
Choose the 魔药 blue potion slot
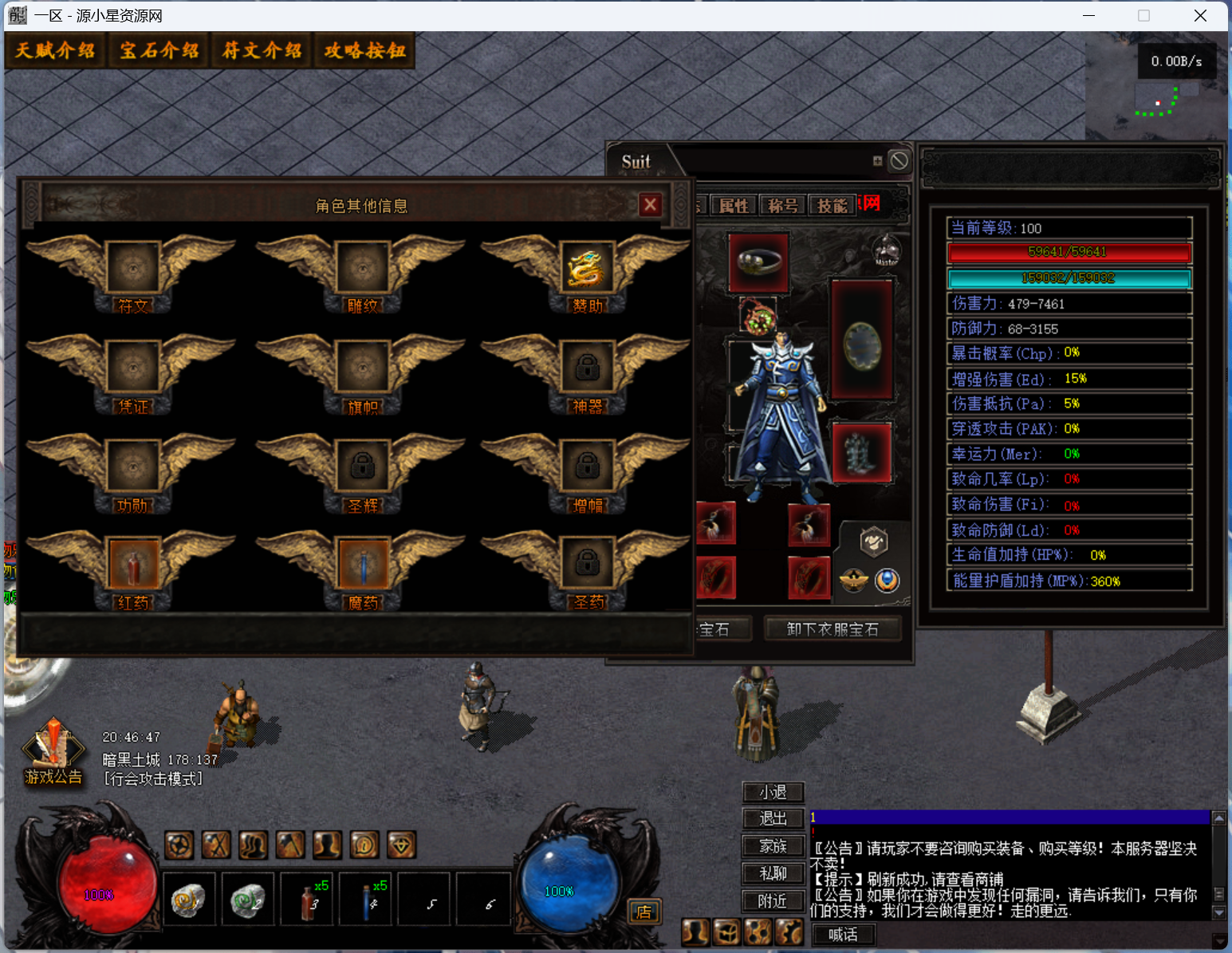(363, 564)
